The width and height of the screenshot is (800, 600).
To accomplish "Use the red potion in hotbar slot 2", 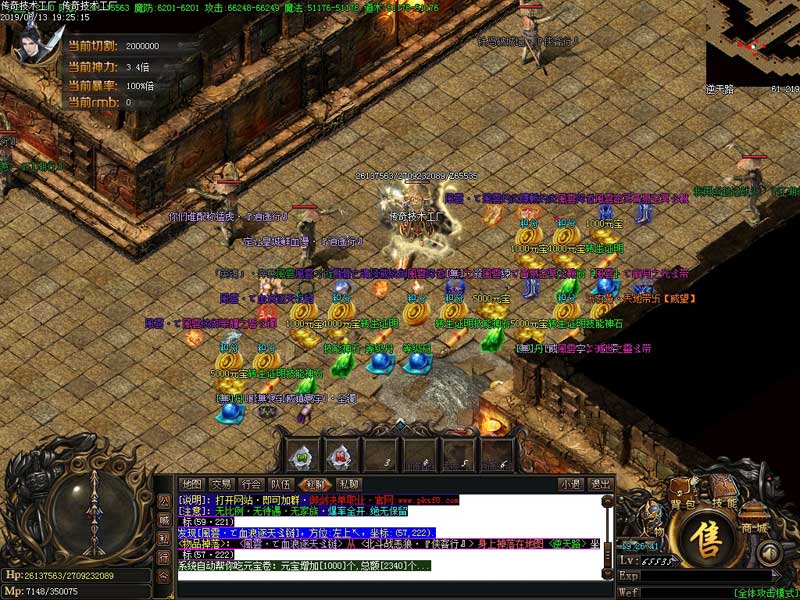I will [342, 456].
